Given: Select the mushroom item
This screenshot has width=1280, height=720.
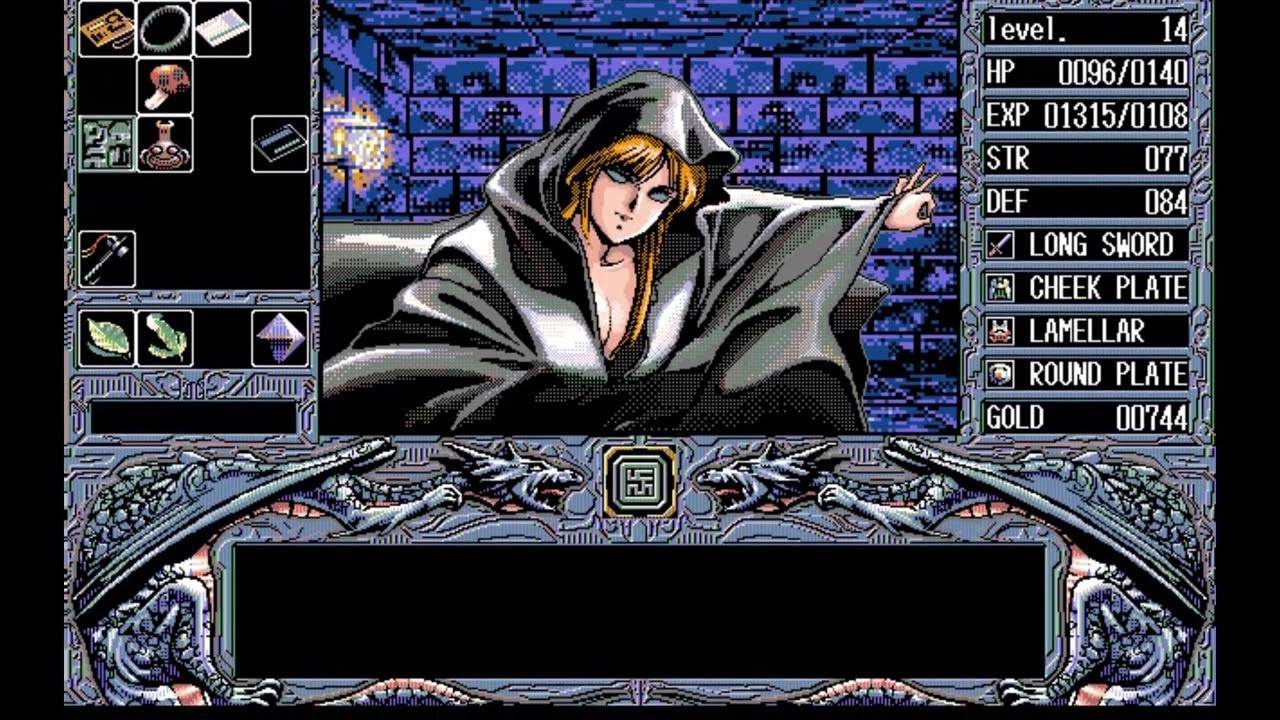Looking at the screenshot, I should [x=163, y=86].
